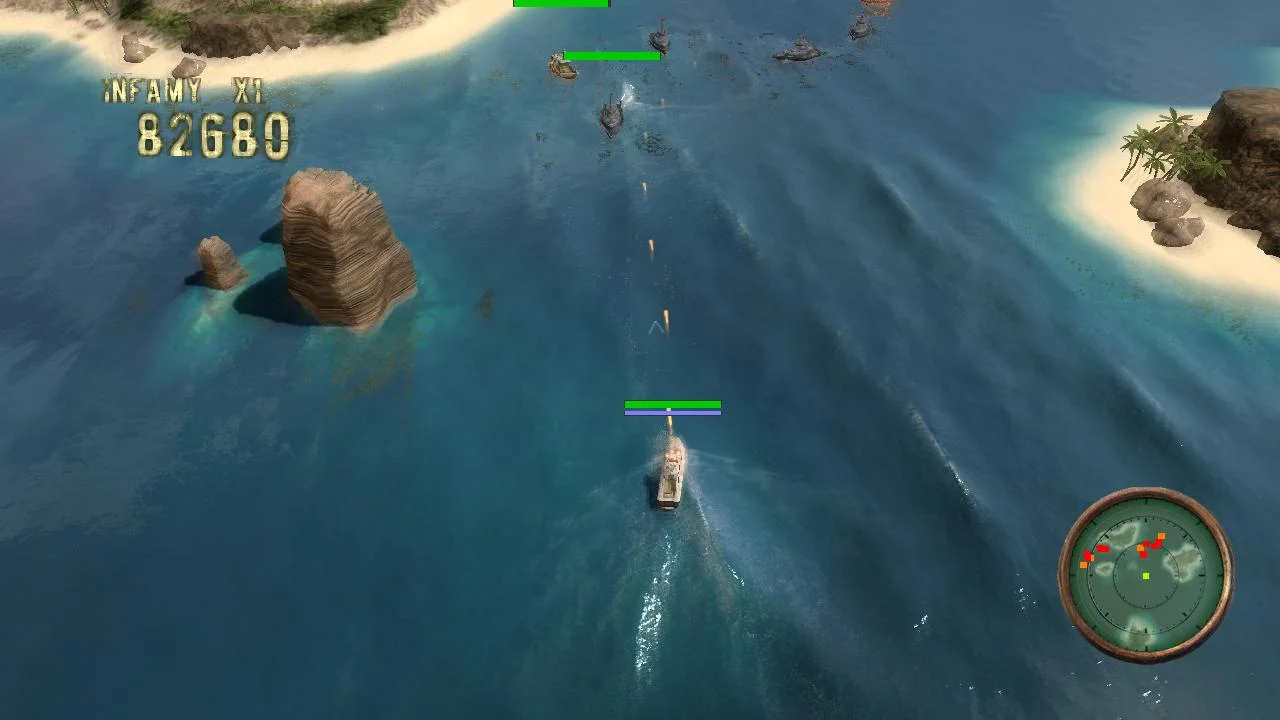Click the orange blip on the radar's left side
This screenshot has height=720, width=1280.
[x=1082, y=565]
